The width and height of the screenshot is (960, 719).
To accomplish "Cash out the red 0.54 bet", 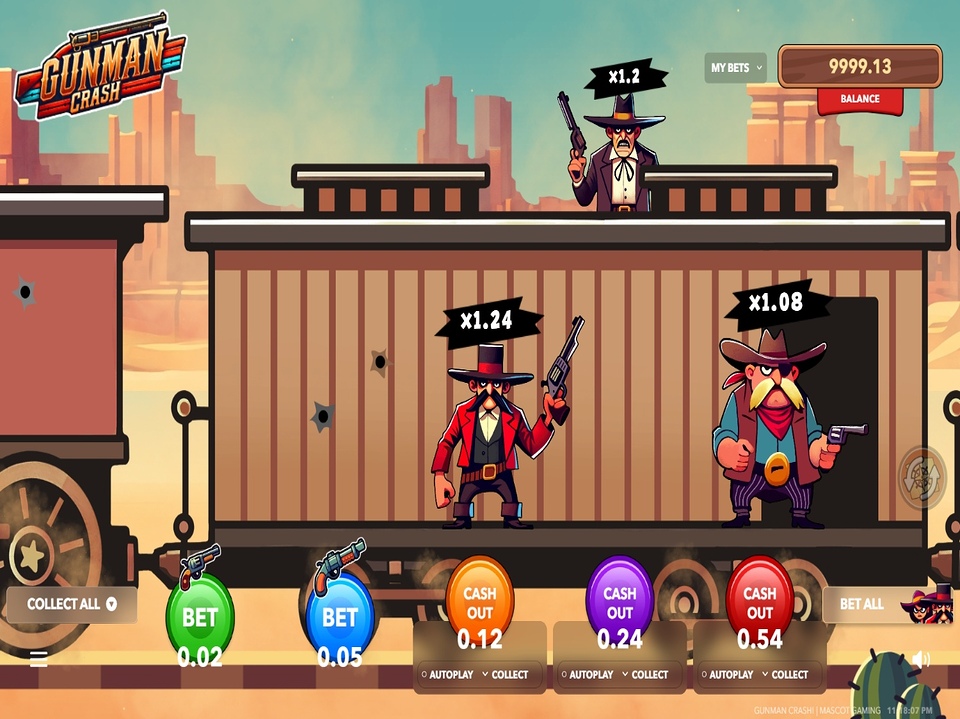I will pyautogui.click(x=759, y=602).
